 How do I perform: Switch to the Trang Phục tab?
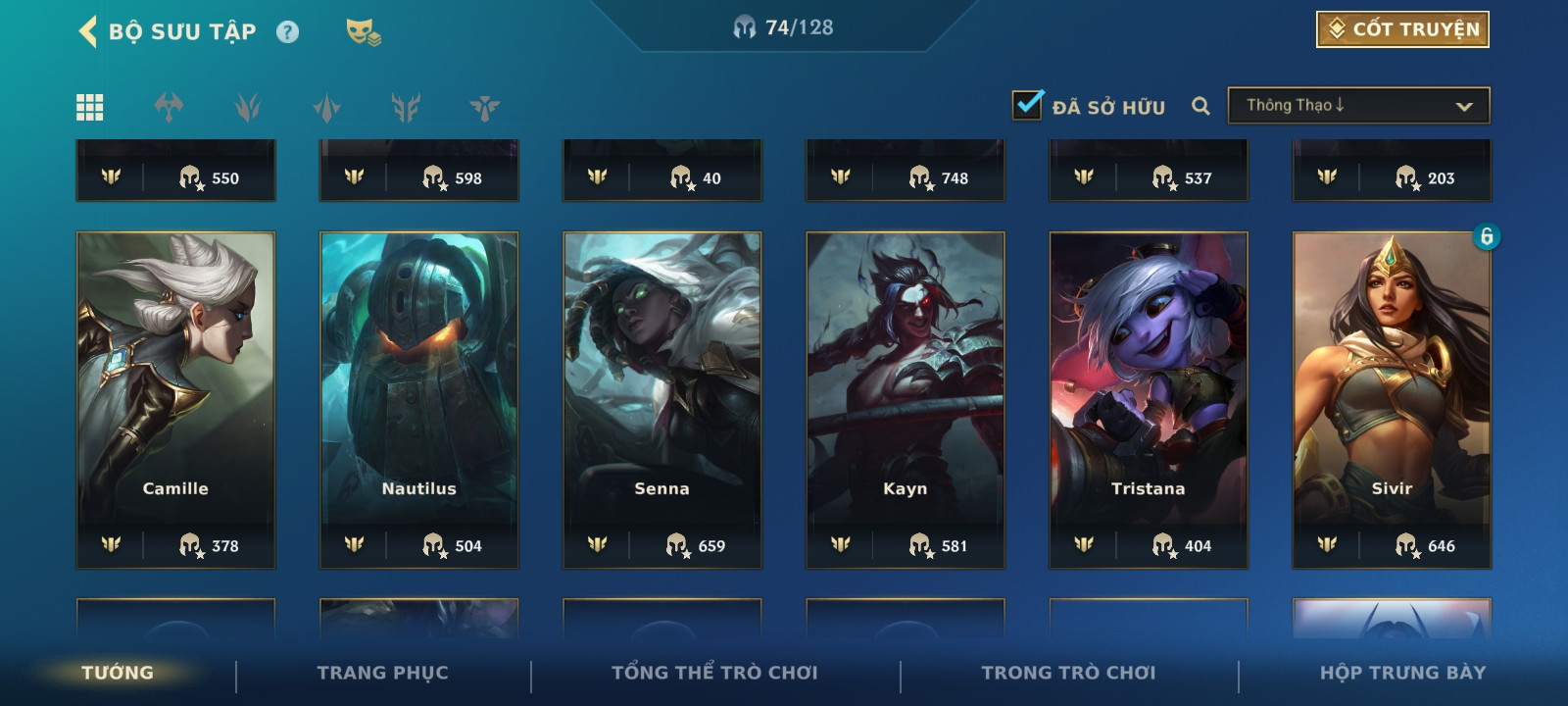(x=382, y=673)
